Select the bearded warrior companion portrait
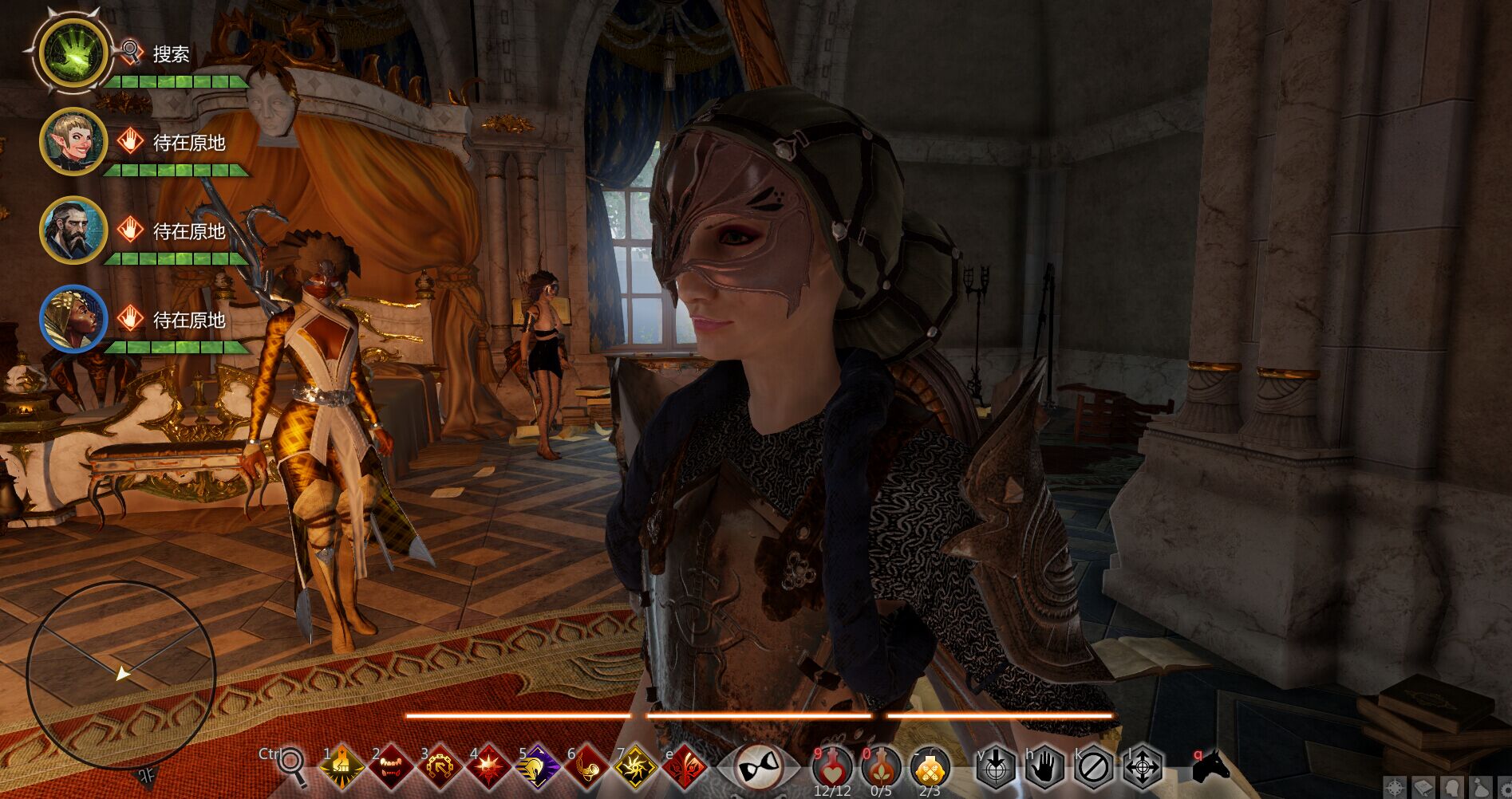 click(x=73, y=230)
